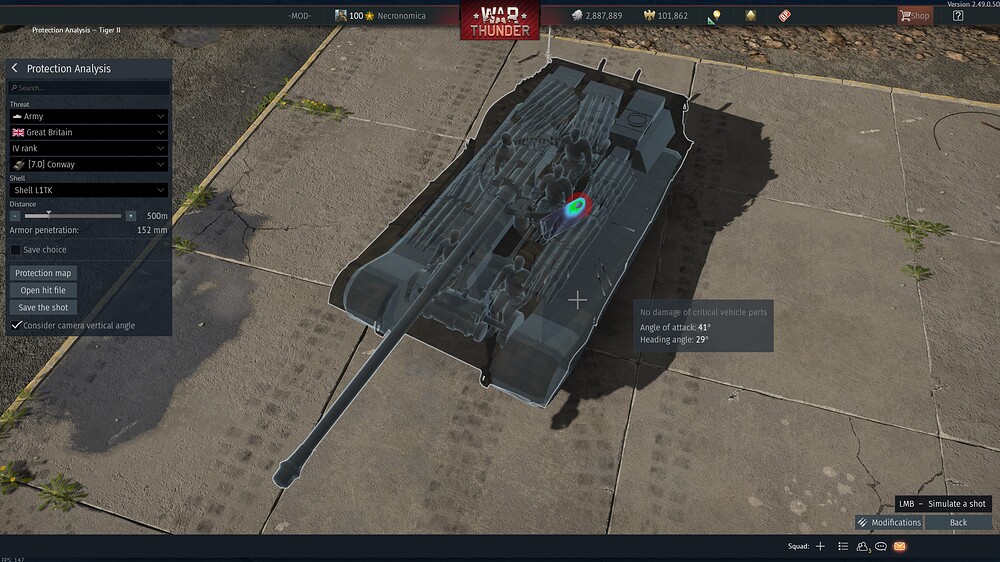Show the Protection map
The image size is (1000, 562).
click(44, 273)
